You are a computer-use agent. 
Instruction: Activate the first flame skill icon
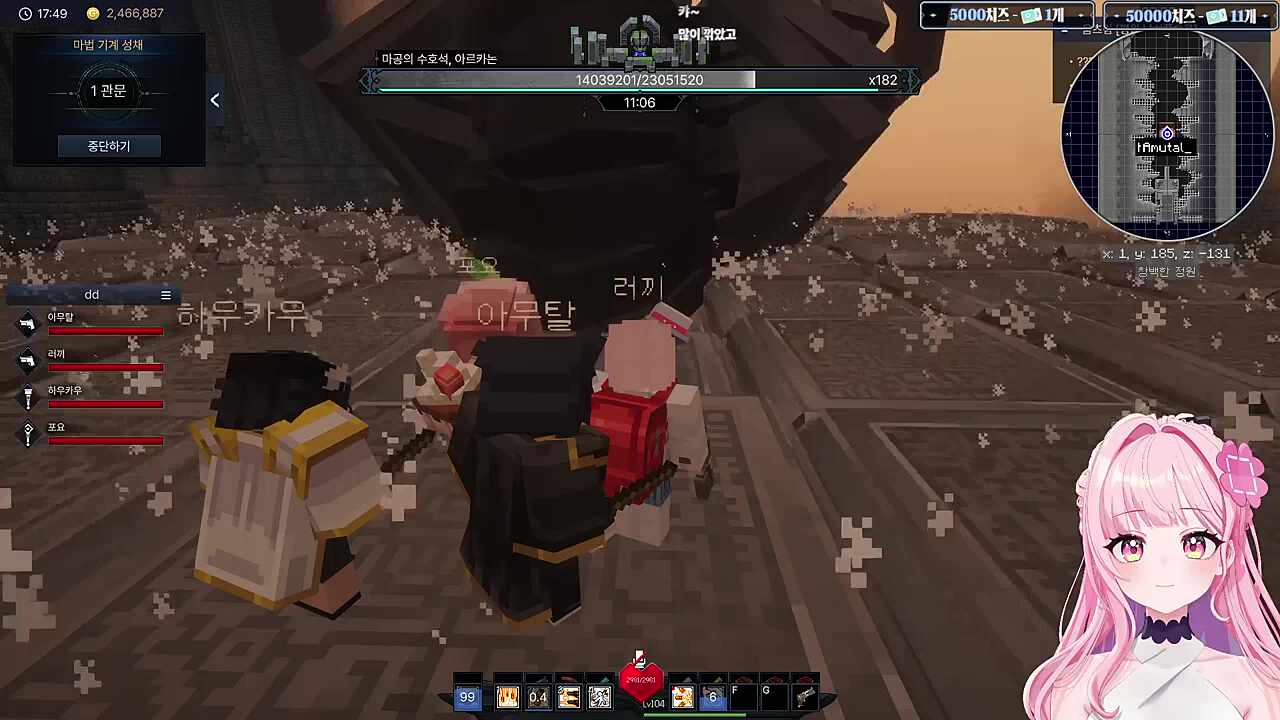click(507, 697)
